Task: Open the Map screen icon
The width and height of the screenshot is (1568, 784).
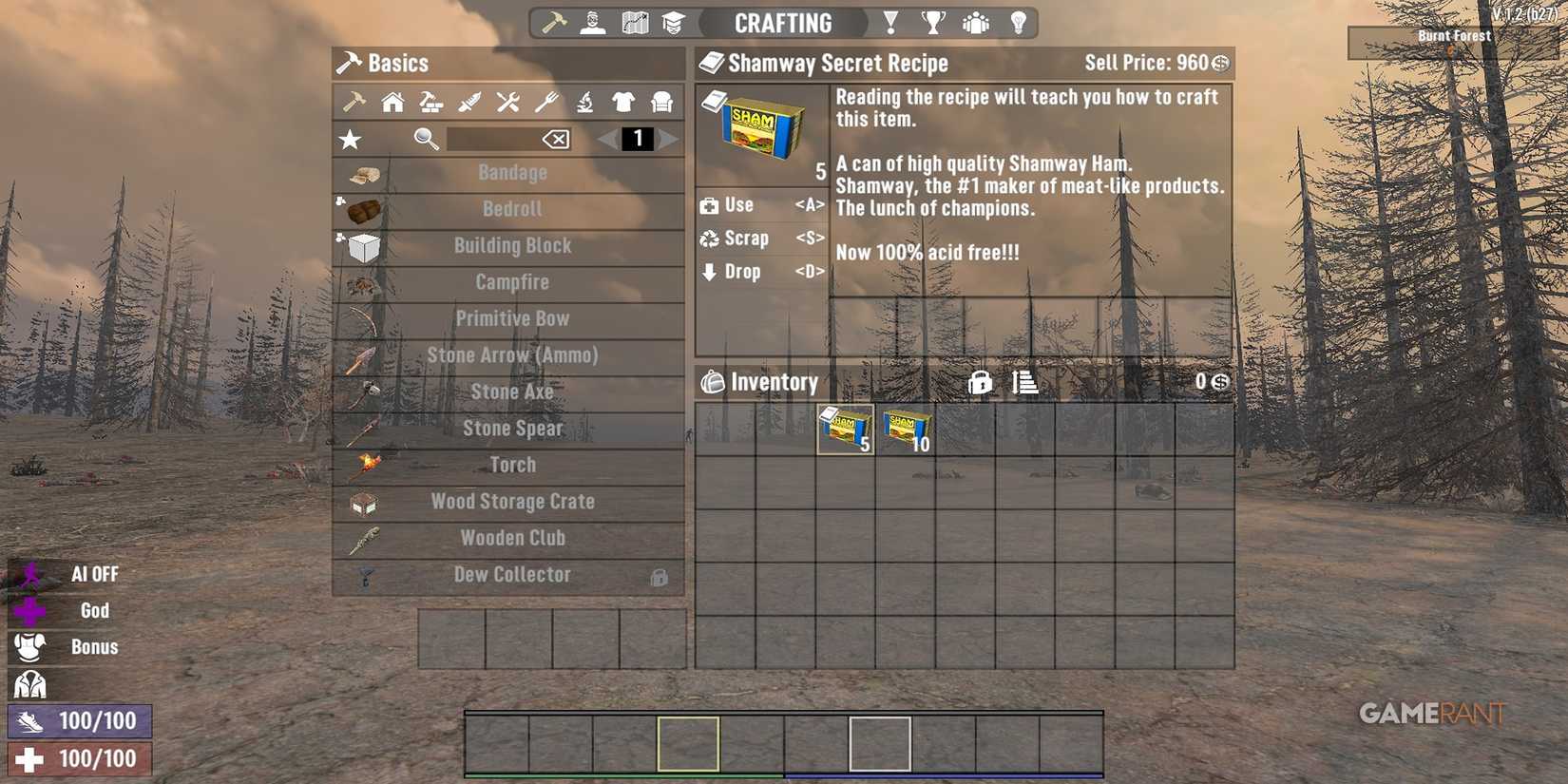Action: click(x=633, y=21)
